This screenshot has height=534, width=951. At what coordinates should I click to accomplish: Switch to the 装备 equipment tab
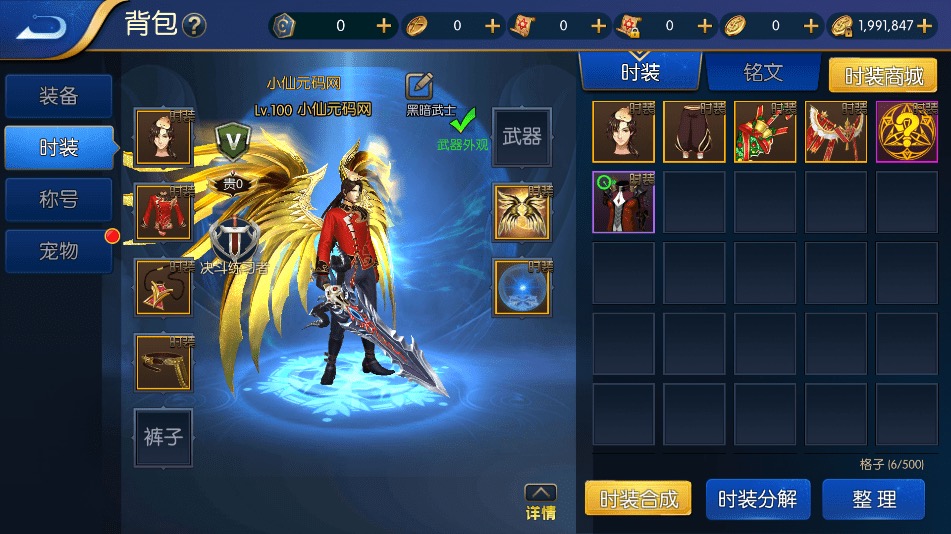pos(58,97)
